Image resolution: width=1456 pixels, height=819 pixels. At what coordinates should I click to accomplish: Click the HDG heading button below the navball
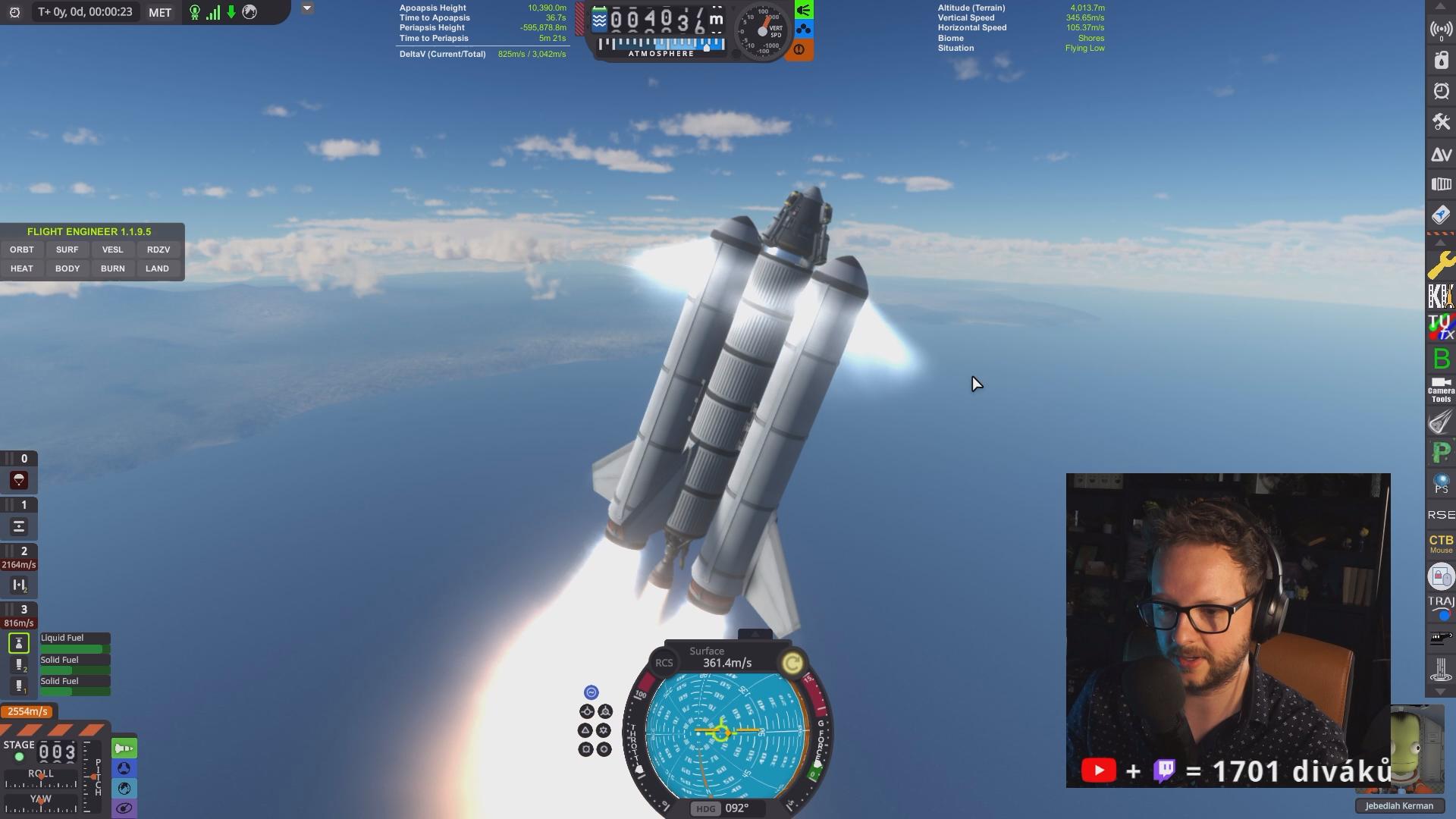pyautogui.click(x=705, y=808)
